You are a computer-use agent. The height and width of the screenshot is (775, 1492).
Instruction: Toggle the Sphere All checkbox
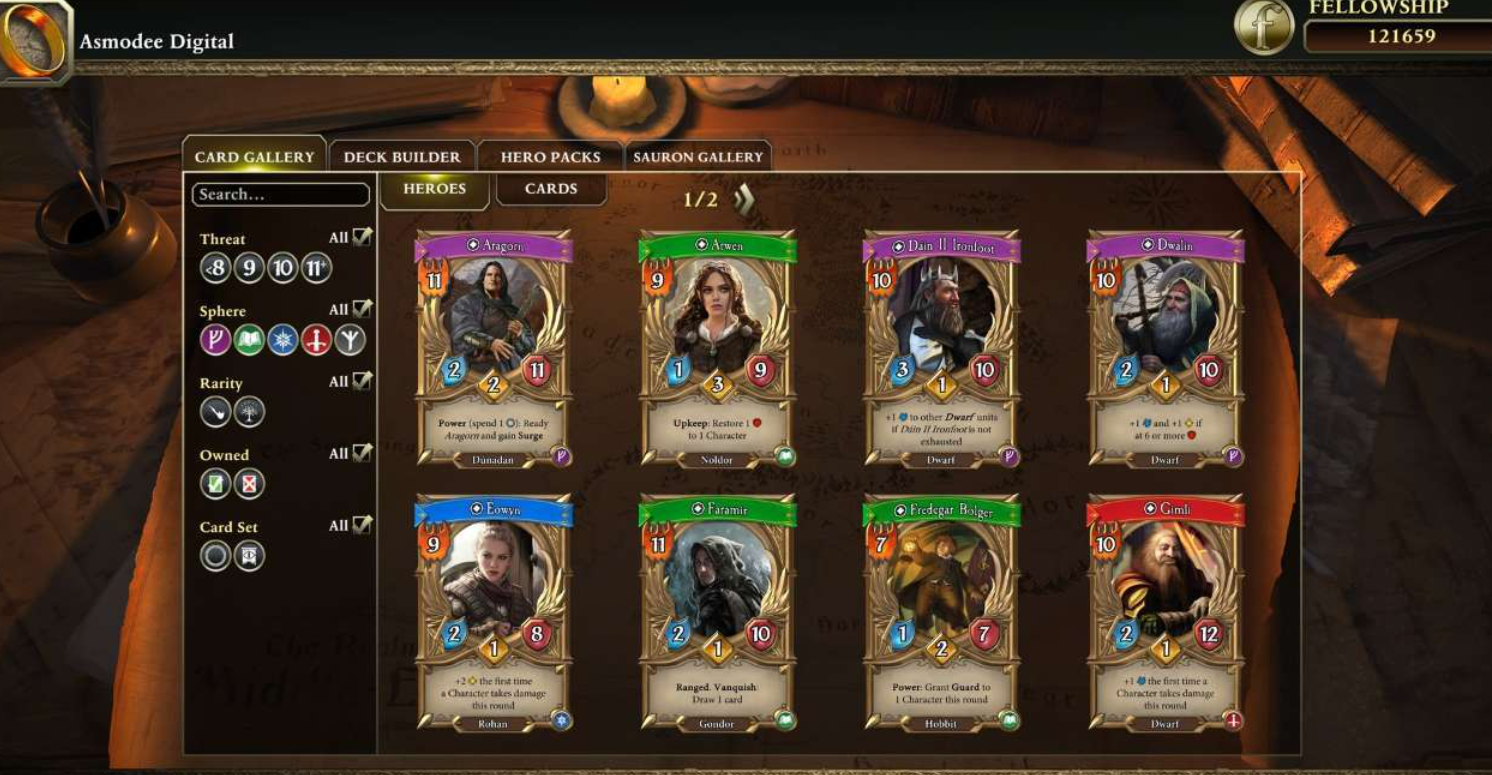[362, 309]
